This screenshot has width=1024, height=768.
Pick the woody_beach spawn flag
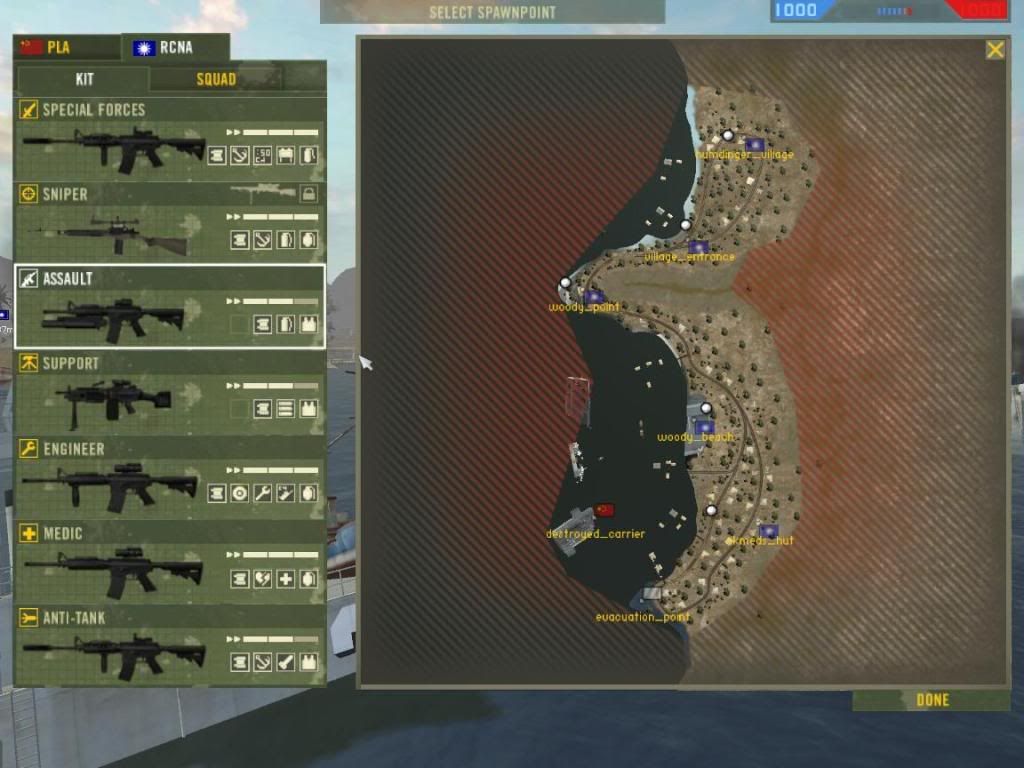point(705,427)
